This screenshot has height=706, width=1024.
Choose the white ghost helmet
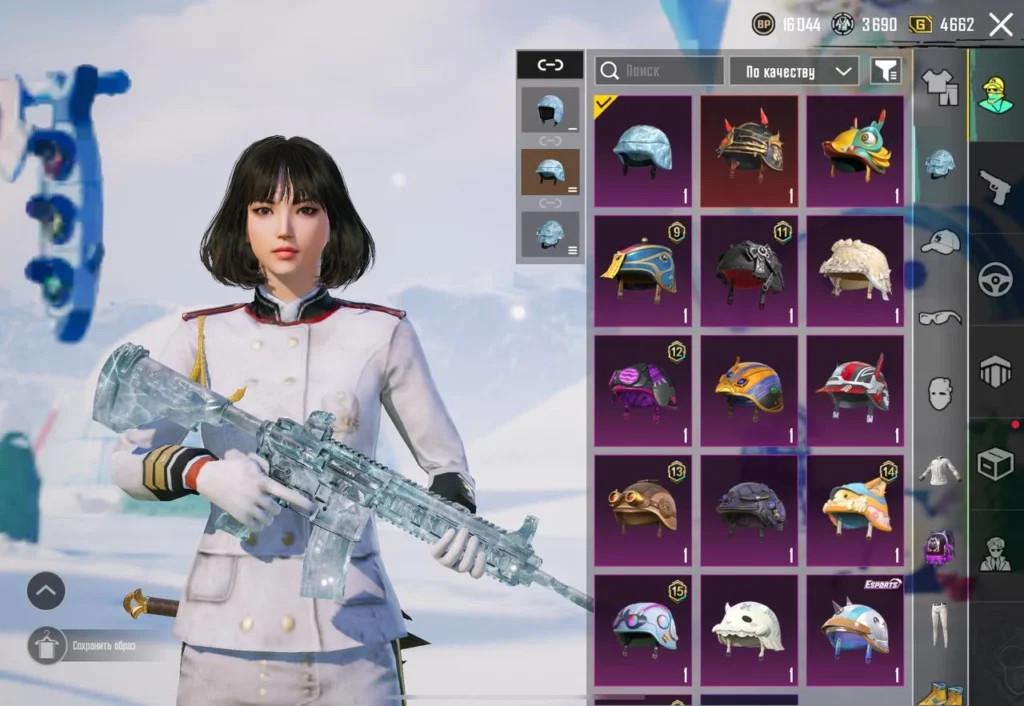pyautogui.click(x=749, y=630)
